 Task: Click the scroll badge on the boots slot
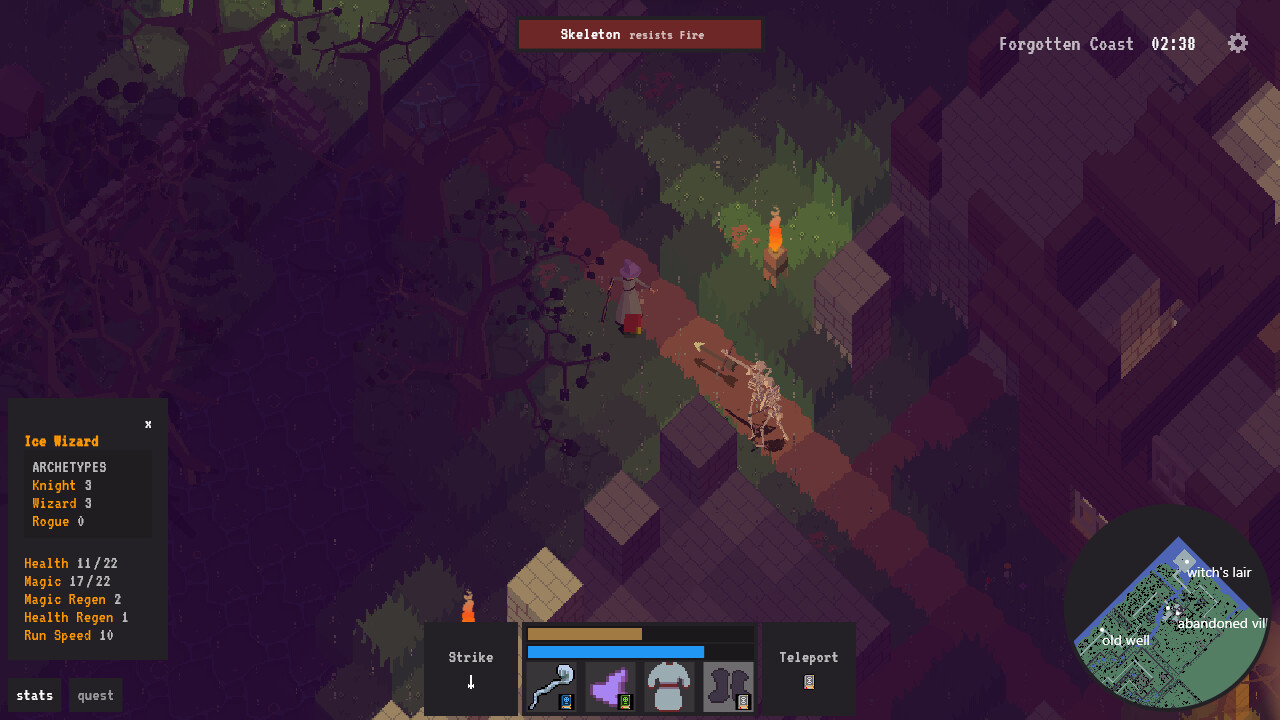pyautogui.click(x=745, y=704)
